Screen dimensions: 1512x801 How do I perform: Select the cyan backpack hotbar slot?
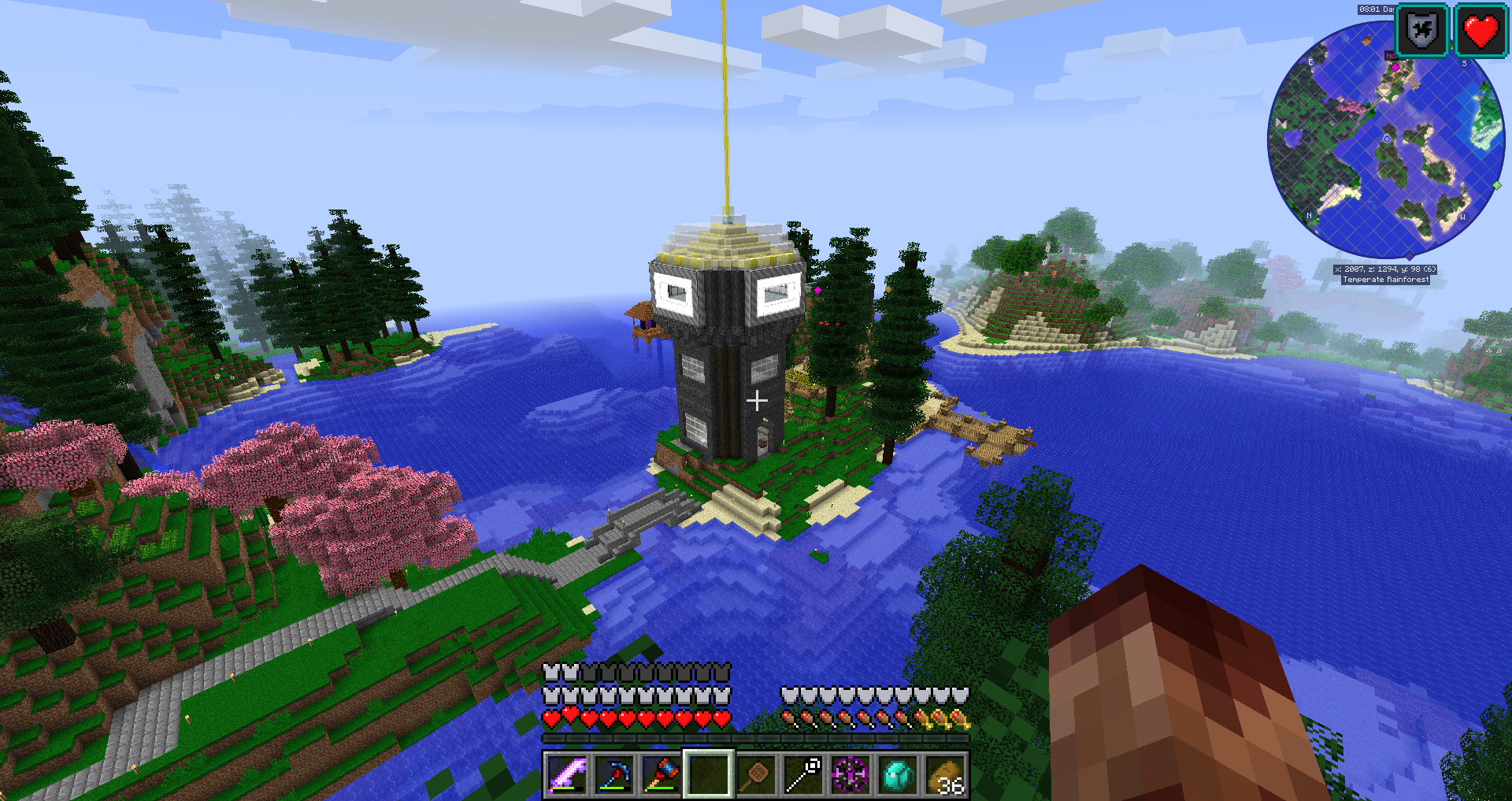[898, 775]
